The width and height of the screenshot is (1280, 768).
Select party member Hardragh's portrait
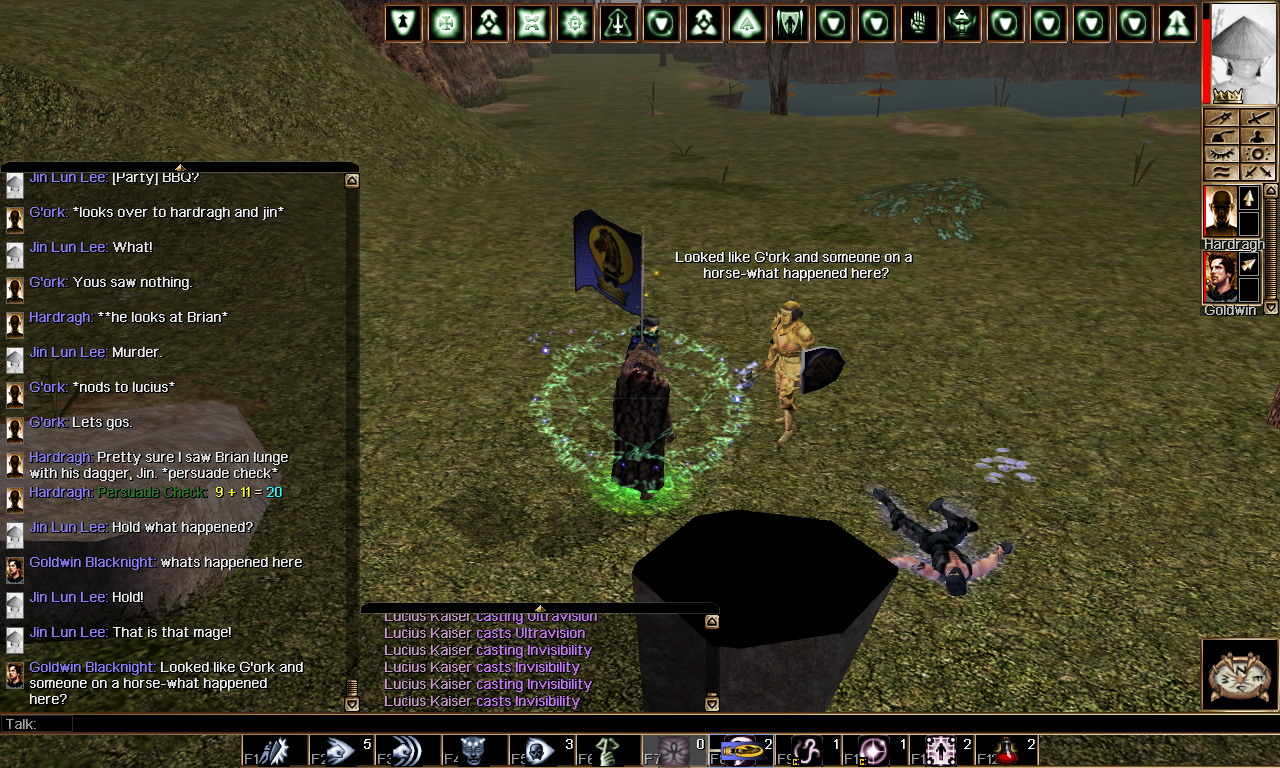click(1220, 211)
